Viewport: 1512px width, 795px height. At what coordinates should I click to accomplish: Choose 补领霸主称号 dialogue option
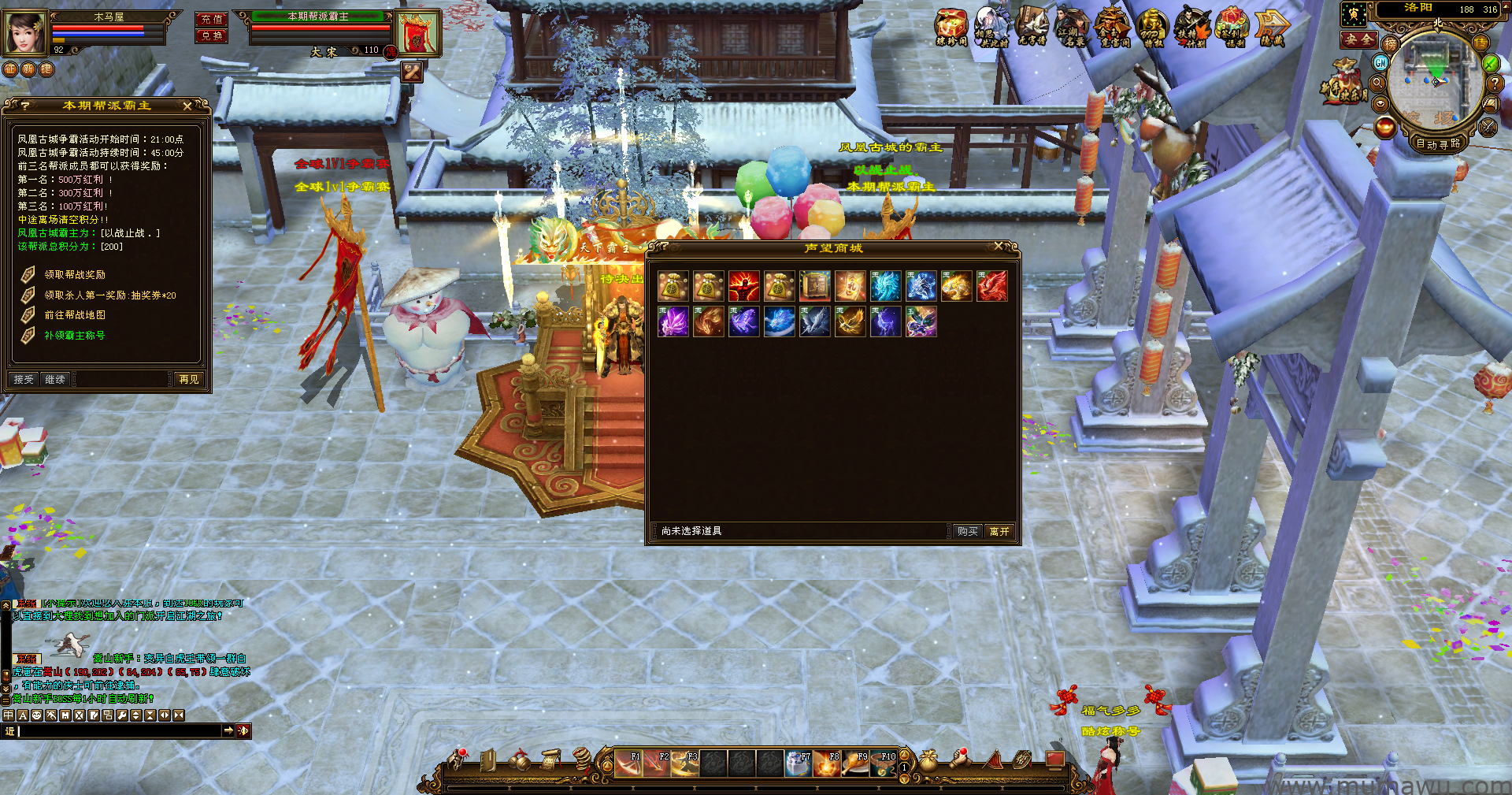pos(75,336)
